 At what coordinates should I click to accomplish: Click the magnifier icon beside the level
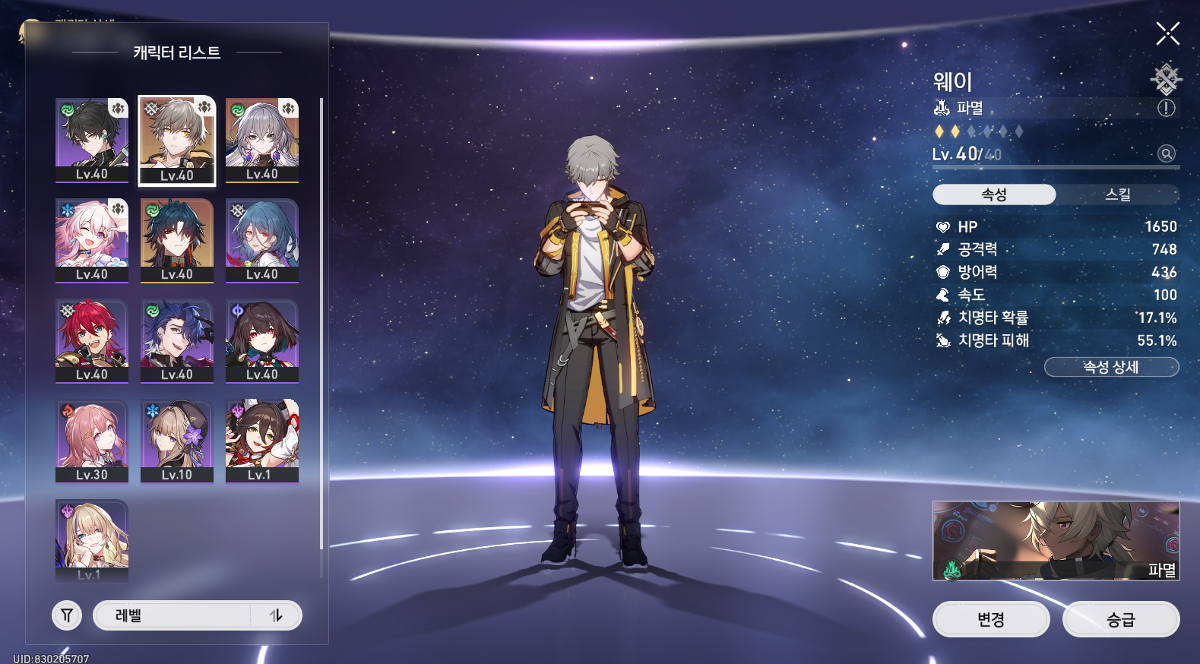pyautogui.click(x=1165, y=154)
